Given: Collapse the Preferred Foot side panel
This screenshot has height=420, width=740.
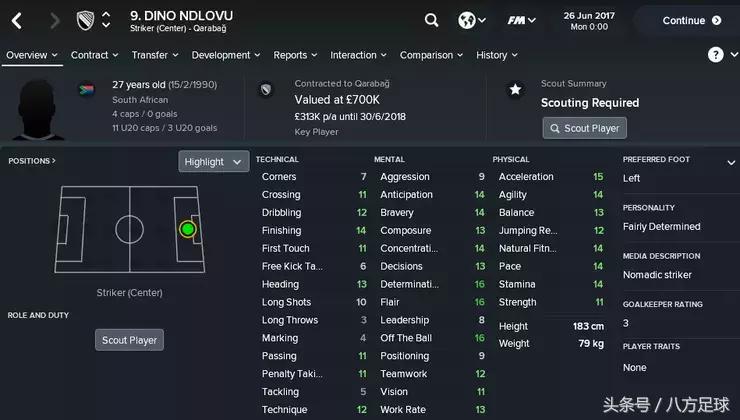Looking at the screenshot, I should click(x=731, y=160).
